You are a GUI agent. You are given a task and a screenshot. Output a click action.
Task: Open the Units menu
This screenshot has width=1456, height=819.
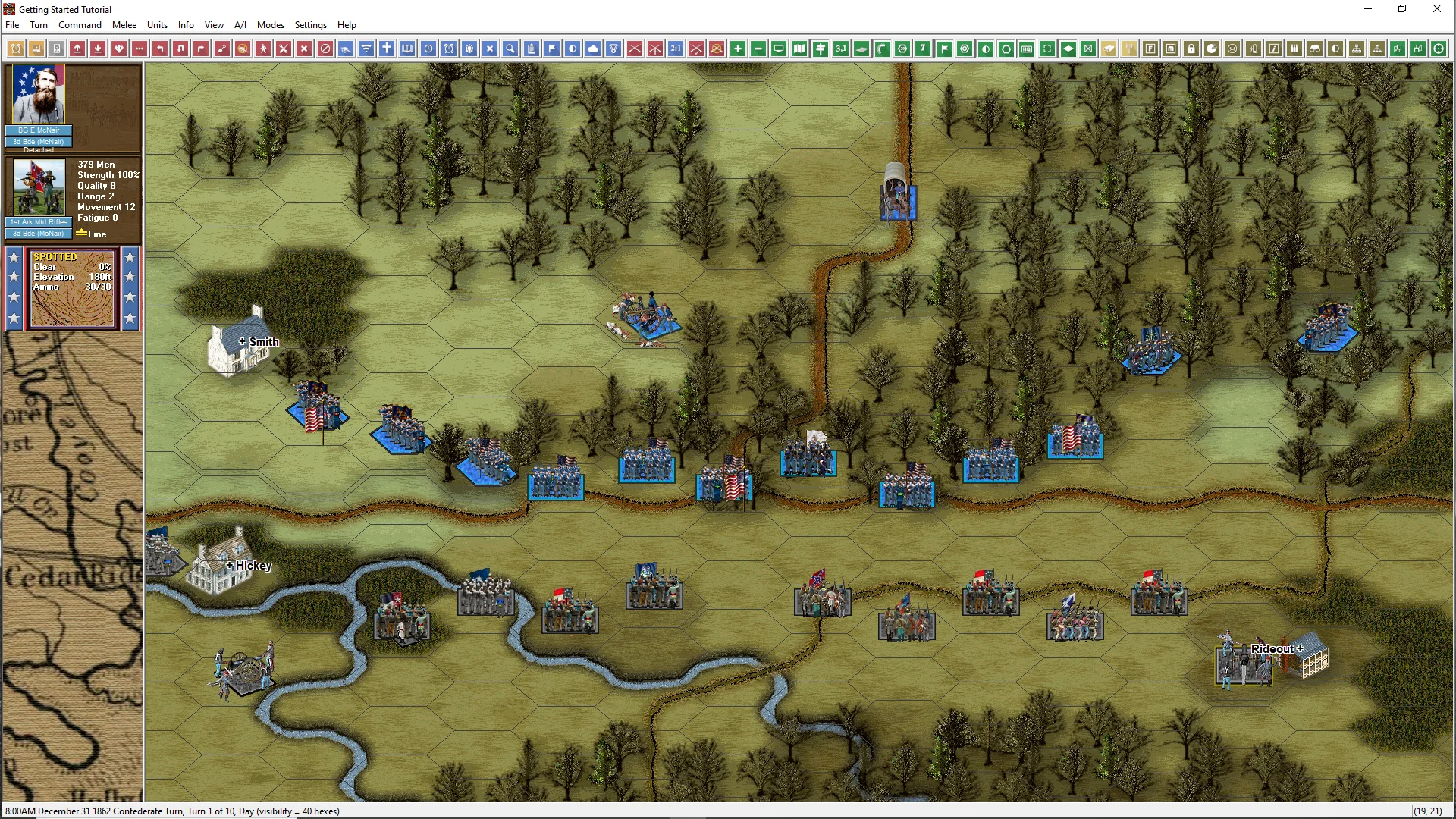point(157,25)
